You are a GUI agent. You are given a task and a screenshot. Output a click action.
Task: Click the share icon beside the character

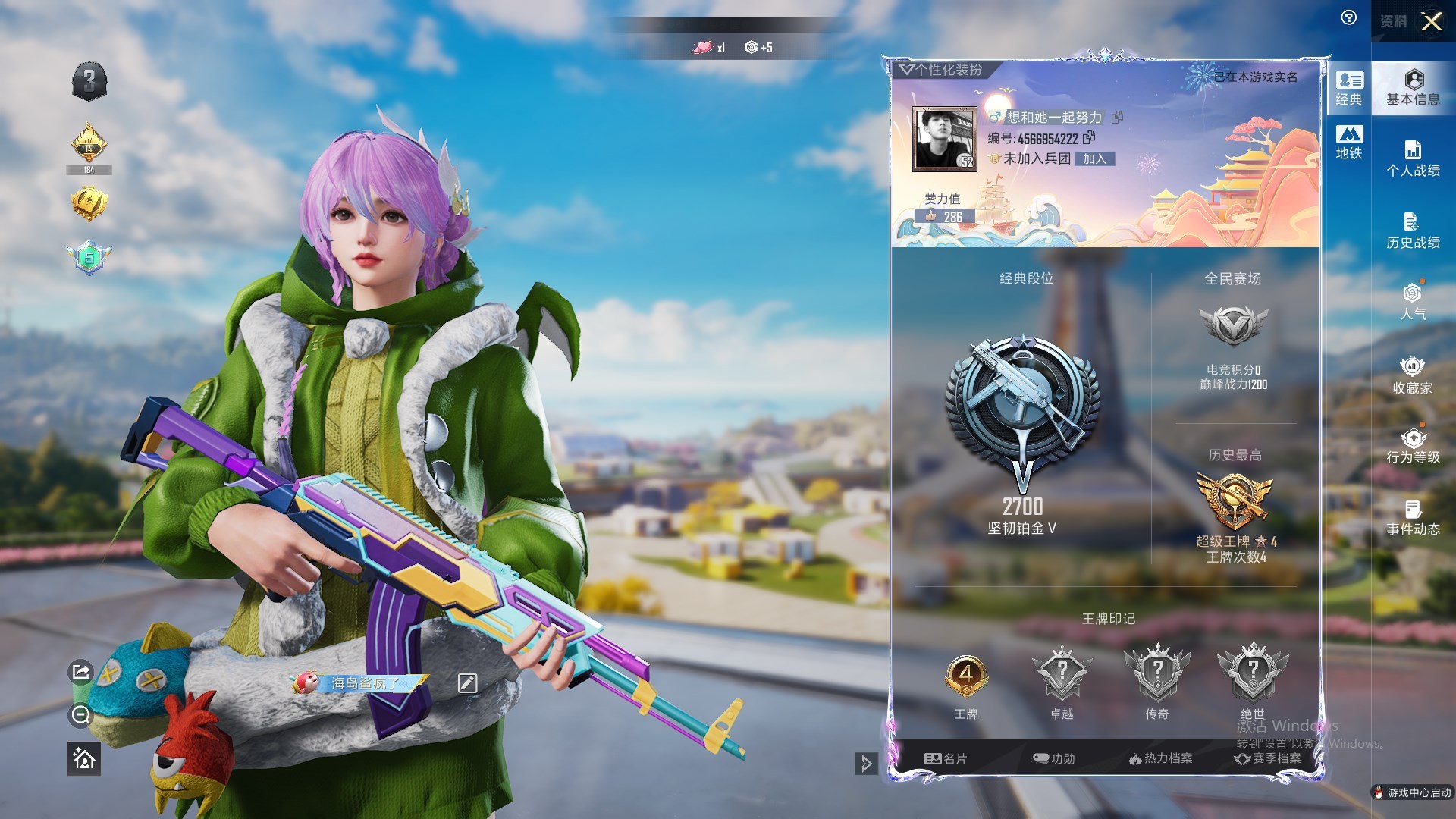[81, 672]
